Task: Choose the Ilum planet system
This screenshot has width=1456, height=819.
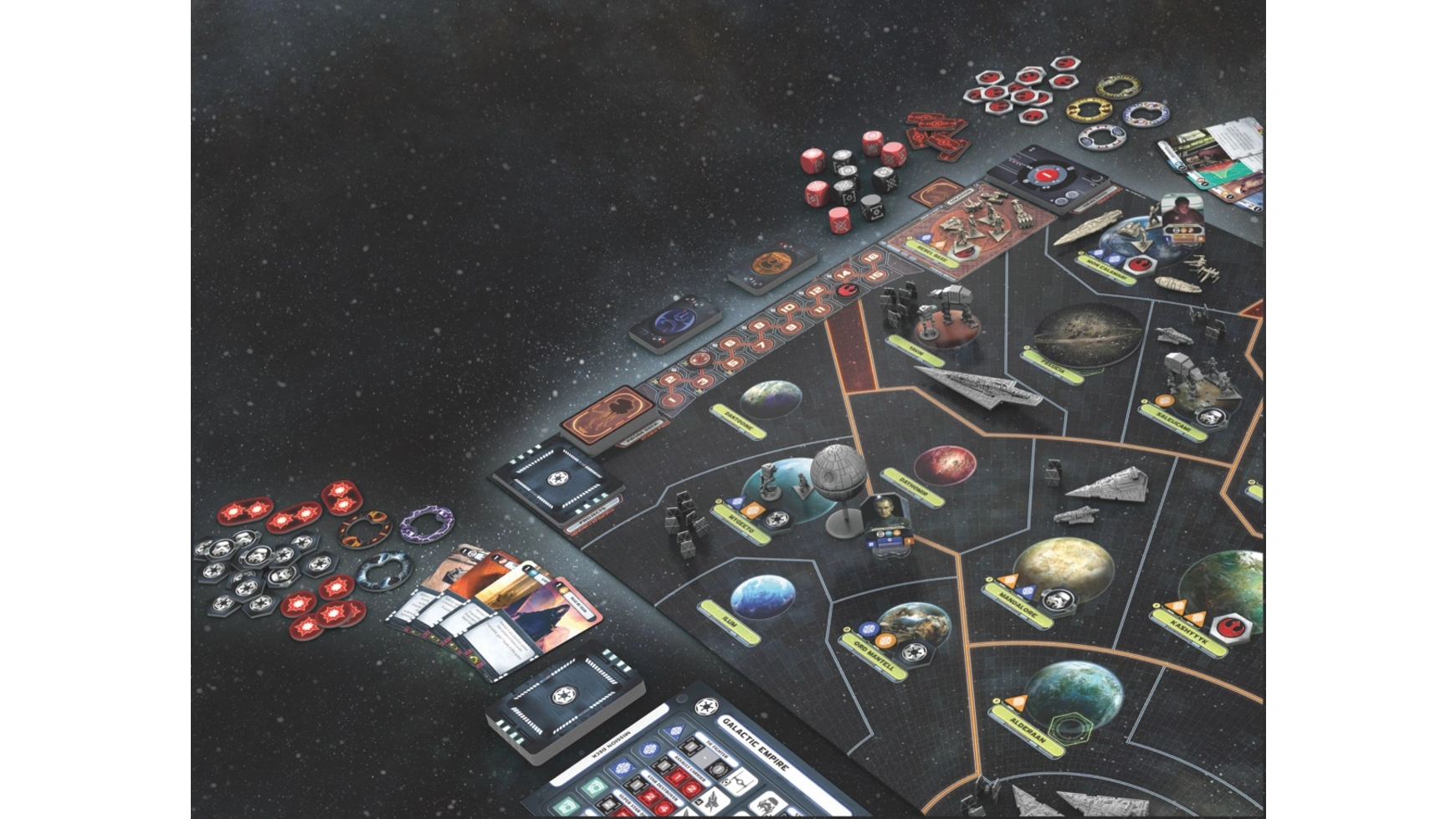Action: tap(762, 597)
